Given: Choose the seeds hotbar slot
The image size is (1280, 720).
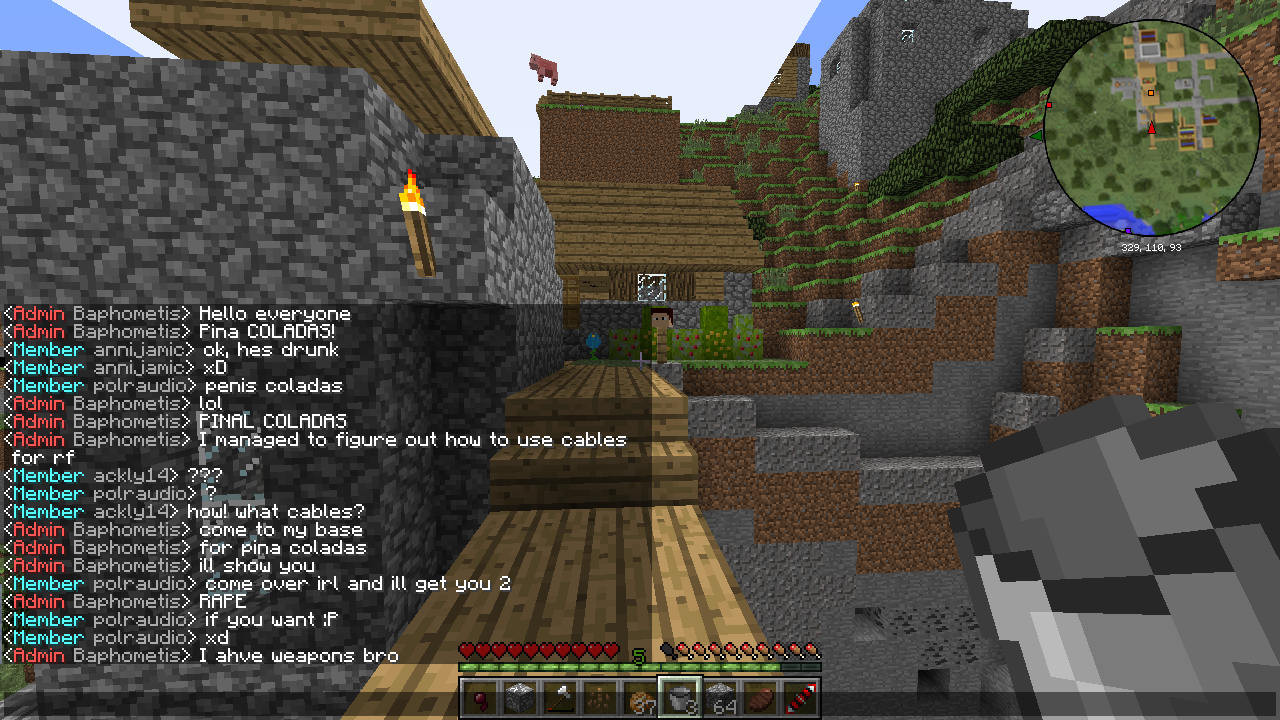Looking at the screenshot, I should point(598,698).
